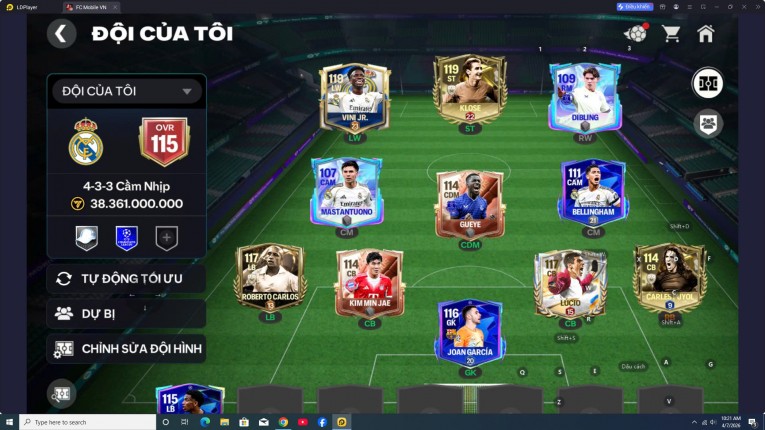Select the Vini Jr. LW card
This screenshot has width=765, height=430.
(x=356, y=98)
